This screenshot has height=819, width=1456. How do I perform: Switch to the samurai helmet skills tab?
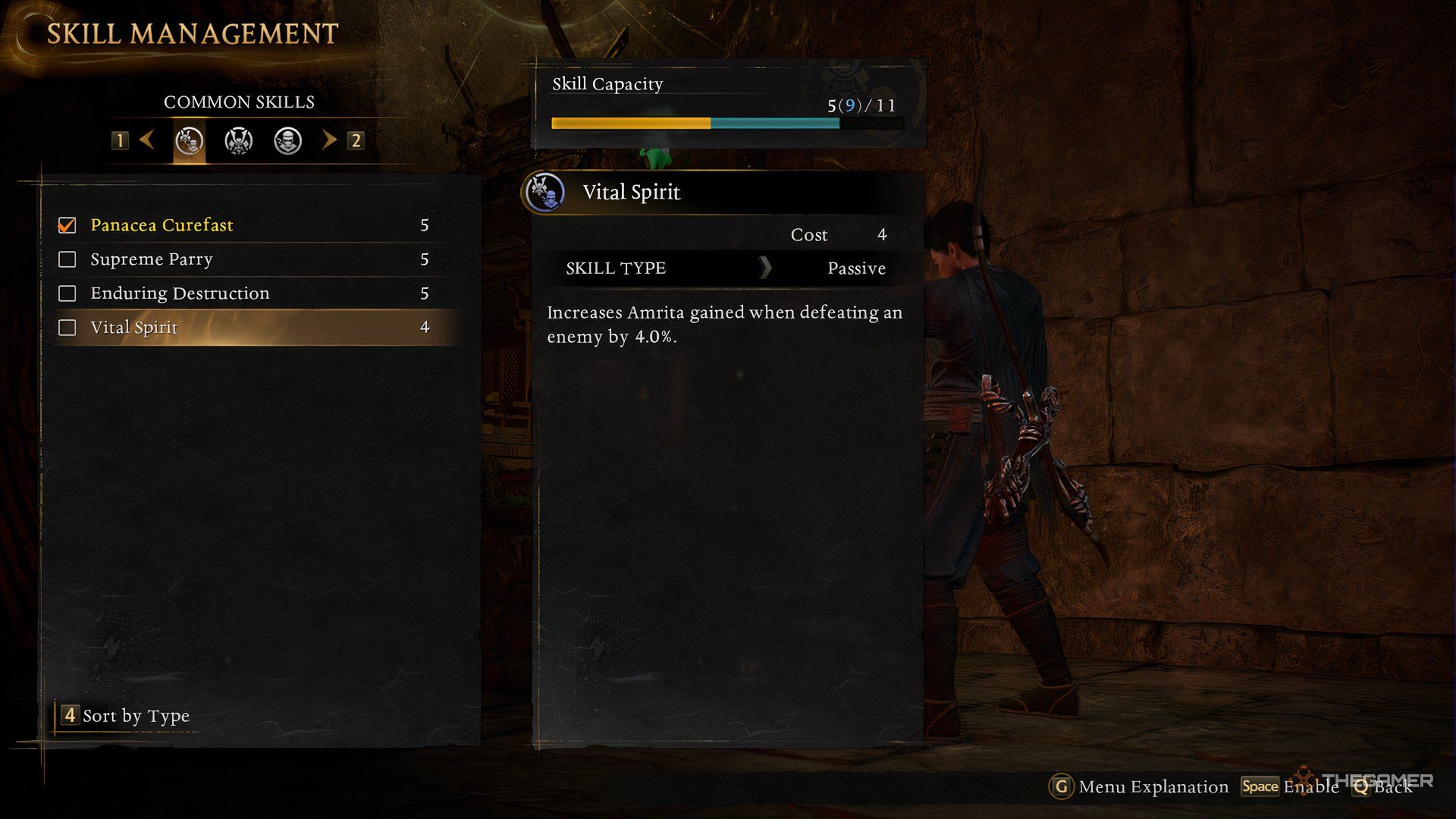click(x=238, y=140)
